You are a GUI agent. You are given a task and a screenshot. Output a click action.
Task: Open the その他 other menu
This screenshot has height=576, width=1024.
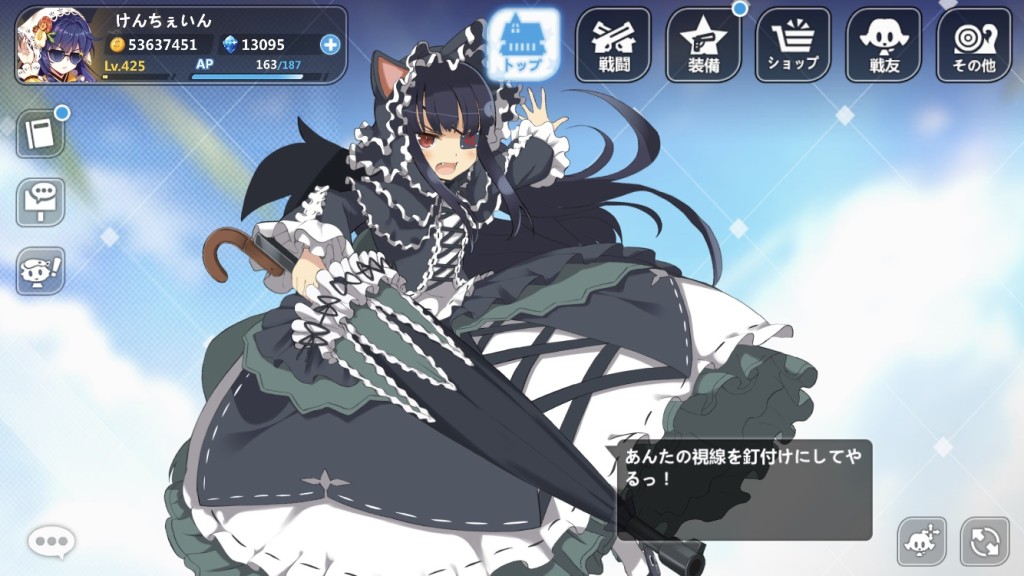tap(973, 44)
